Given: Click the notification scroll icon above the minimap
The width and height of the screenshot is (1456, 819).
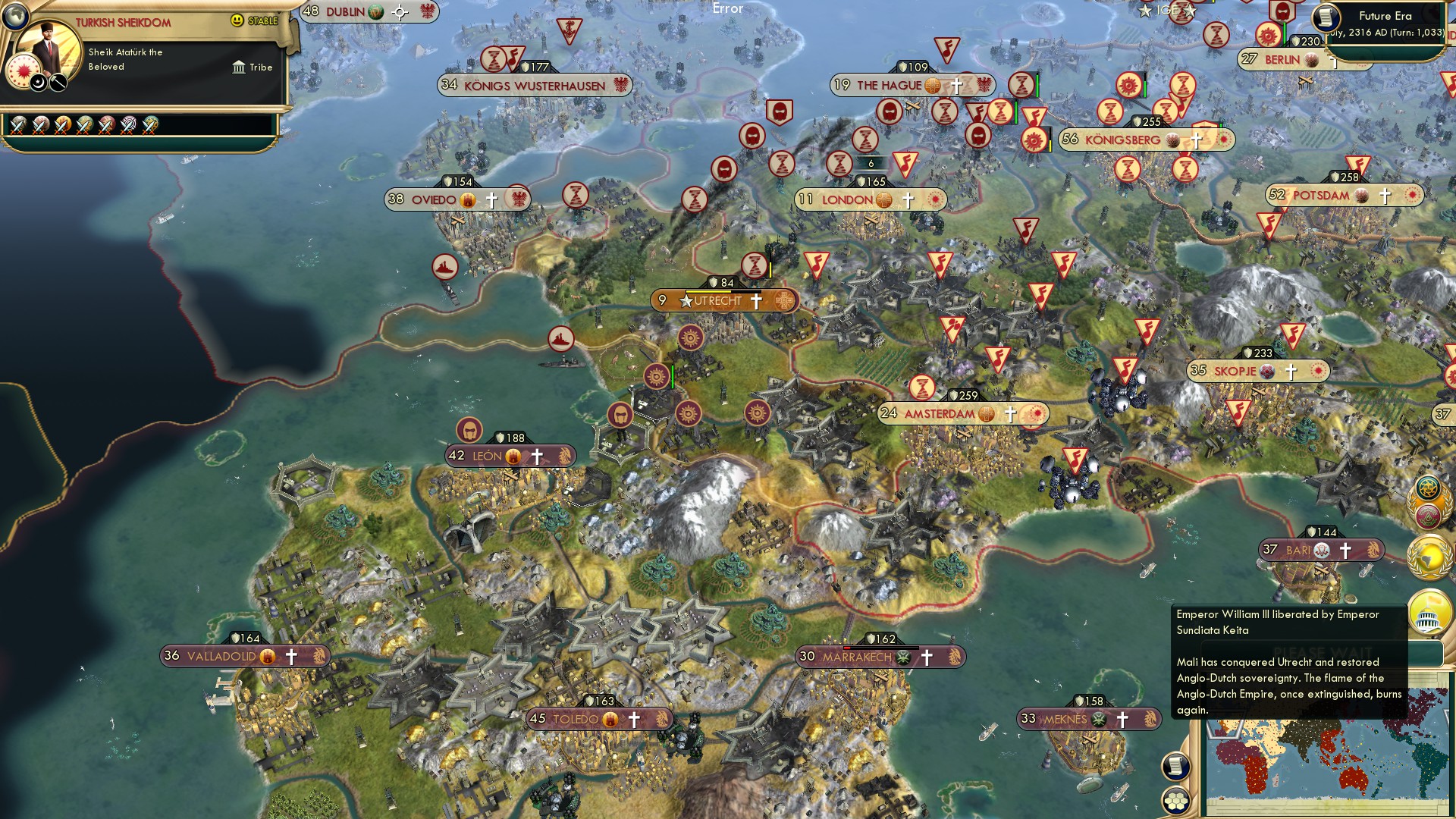Looking at the screenshot, I should 1175,767.
